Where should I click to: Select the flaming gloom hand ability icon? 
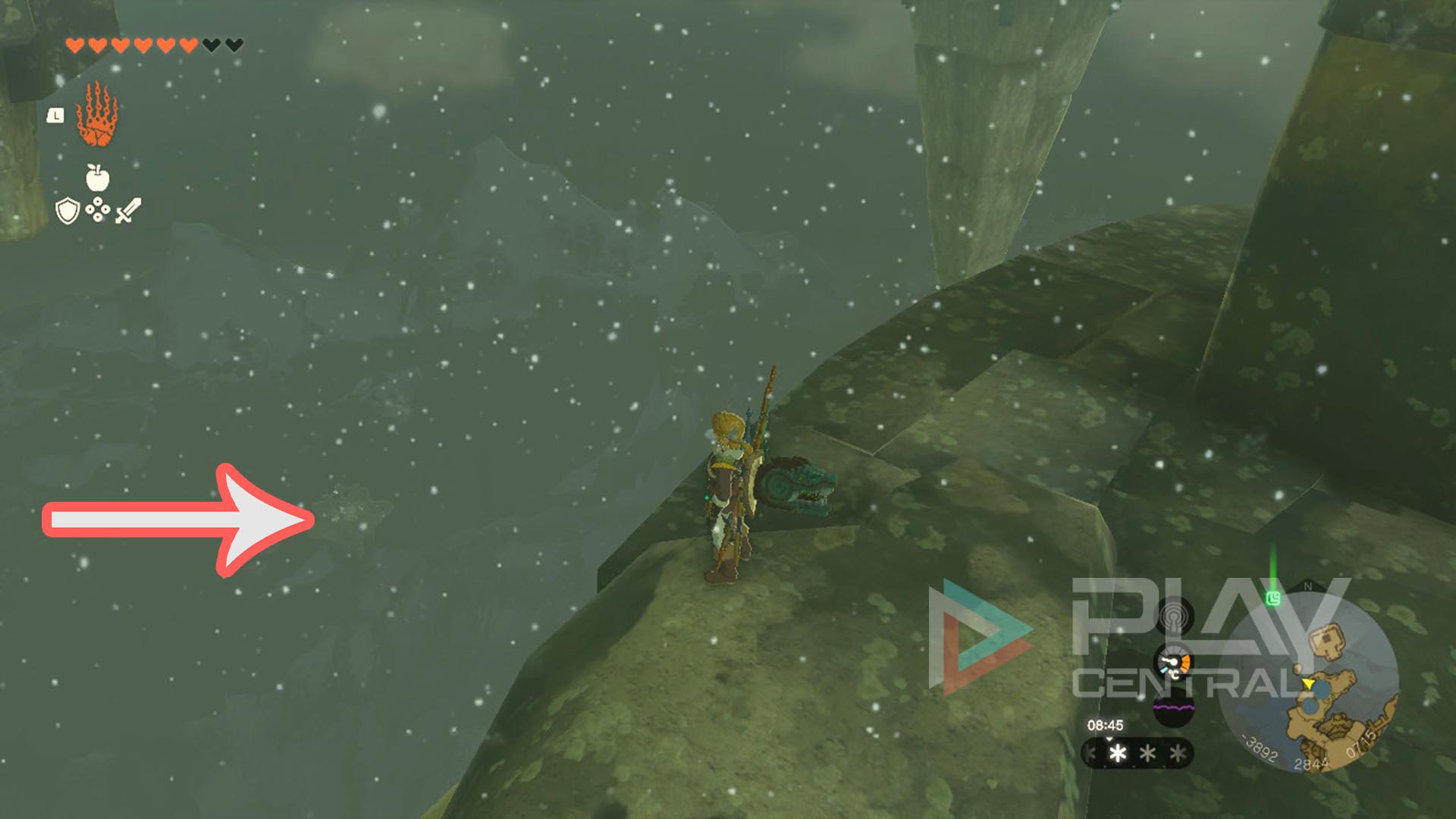(x=96, y=115)
